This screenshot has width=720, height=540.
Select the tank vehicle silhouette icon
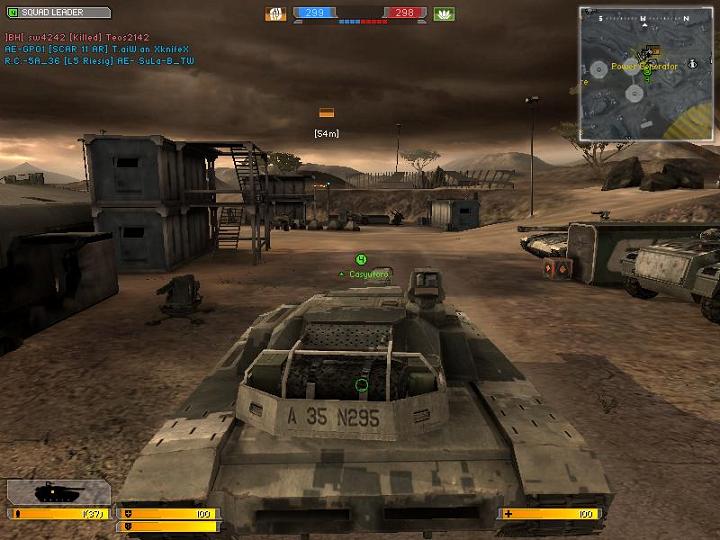(58, 492)
